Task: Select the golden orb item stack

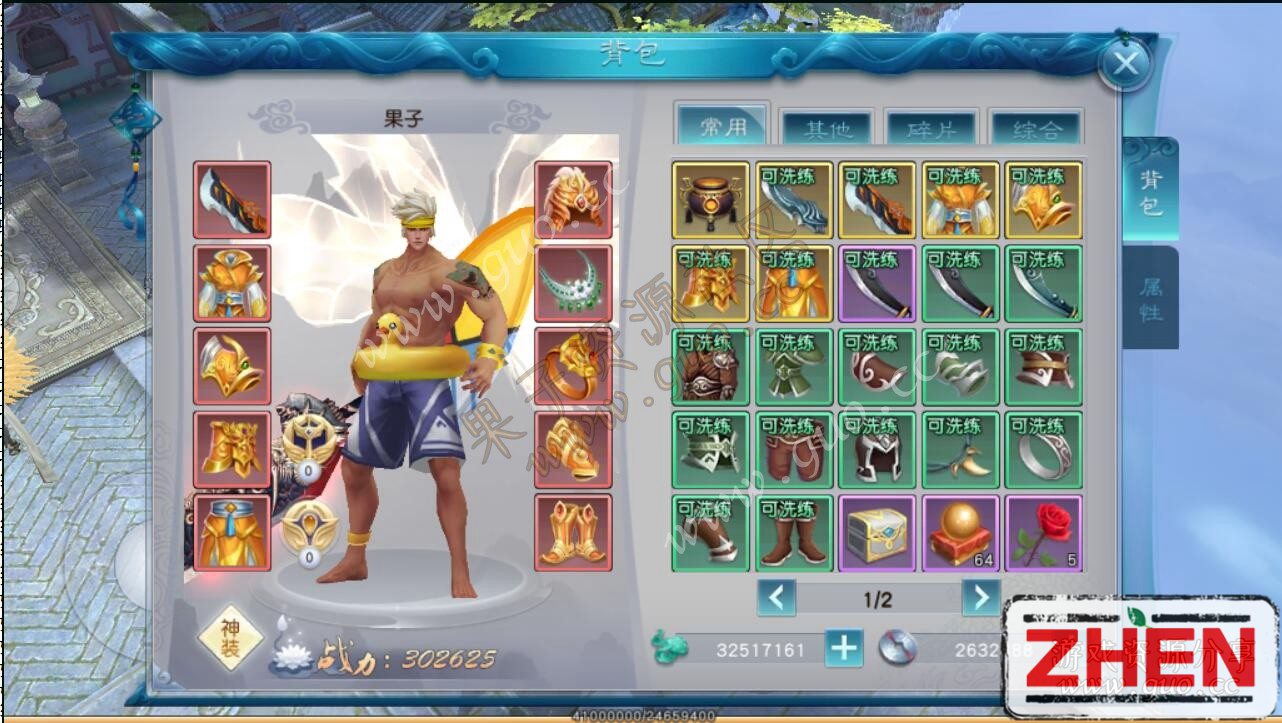Action: 961,533
